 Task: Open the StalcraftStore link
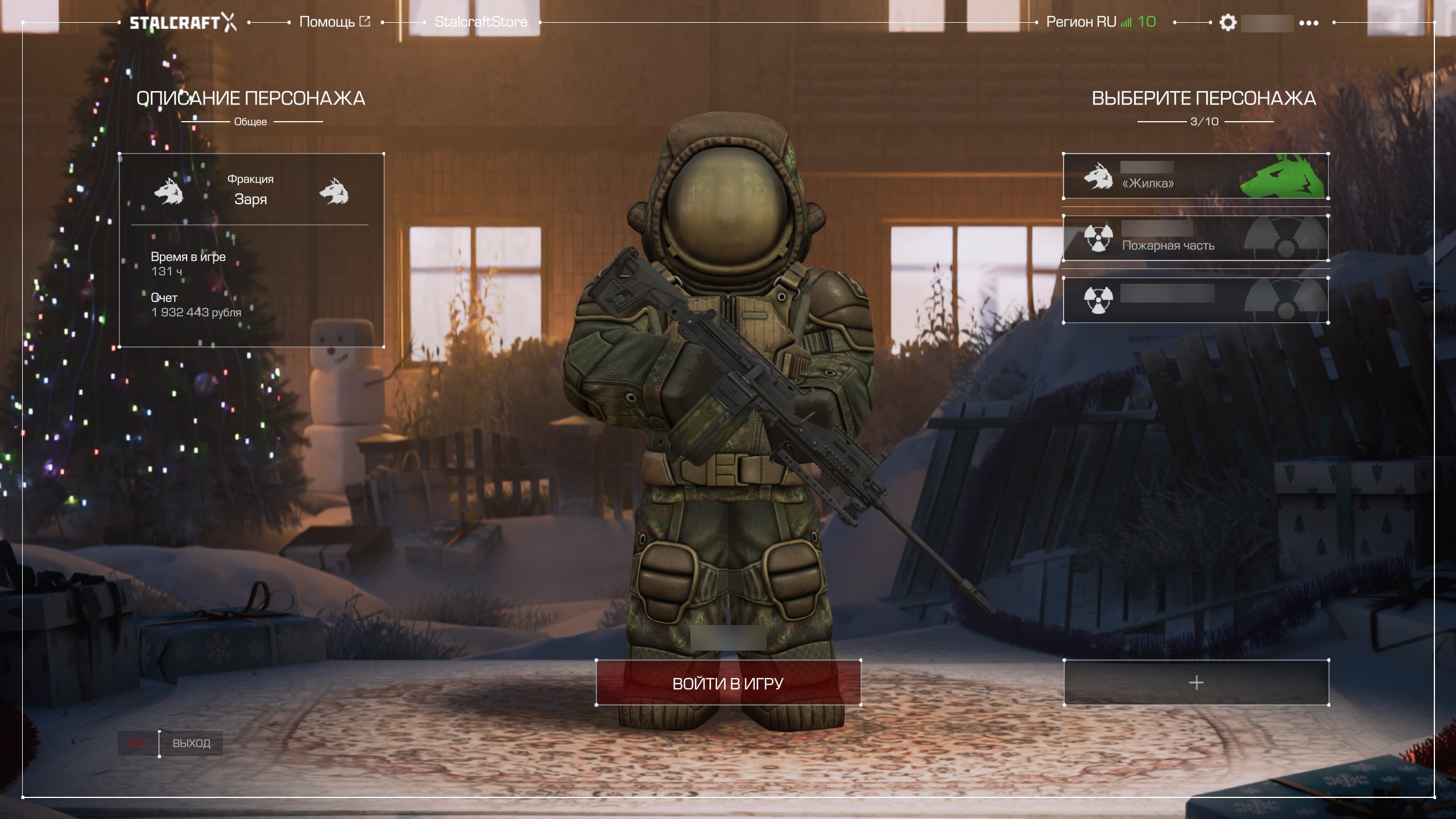coord(481,22)
